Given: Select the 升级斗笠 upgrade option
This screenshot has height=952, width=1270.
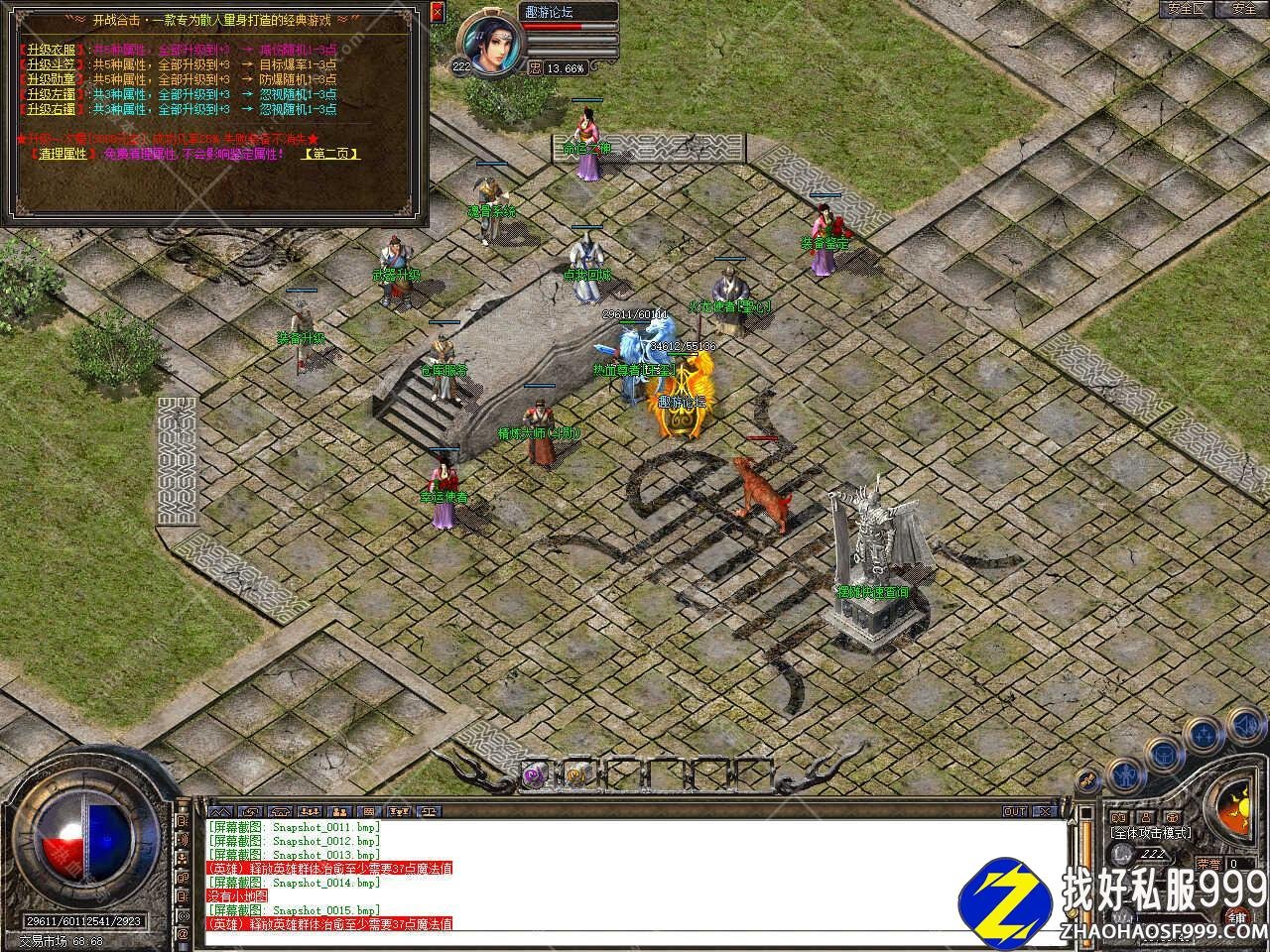Looking at the screenshot, I should (53, 64).
